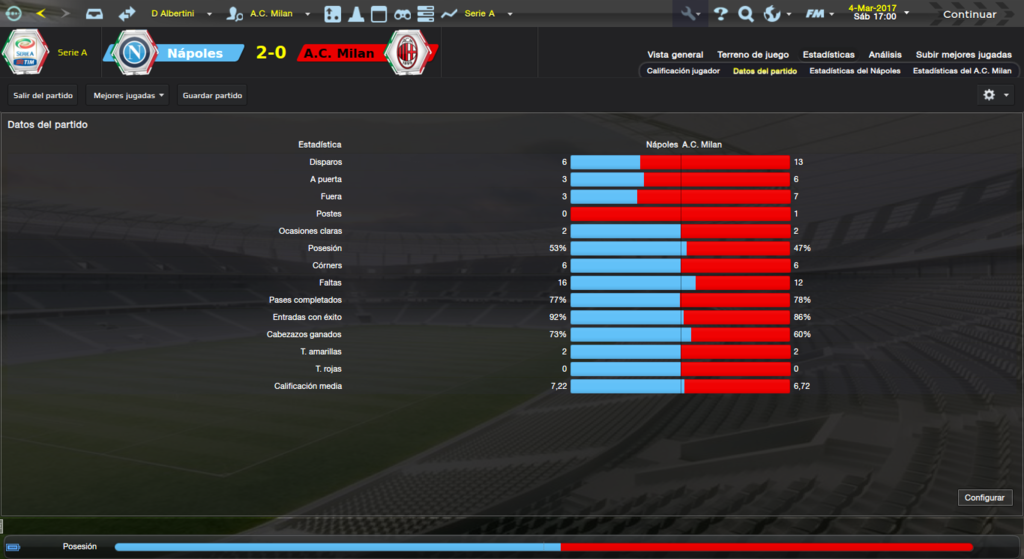This screenshot has width=1024, height=559.
Task: Select the Datos del partido subtab
Action: [x=765, y=71]
